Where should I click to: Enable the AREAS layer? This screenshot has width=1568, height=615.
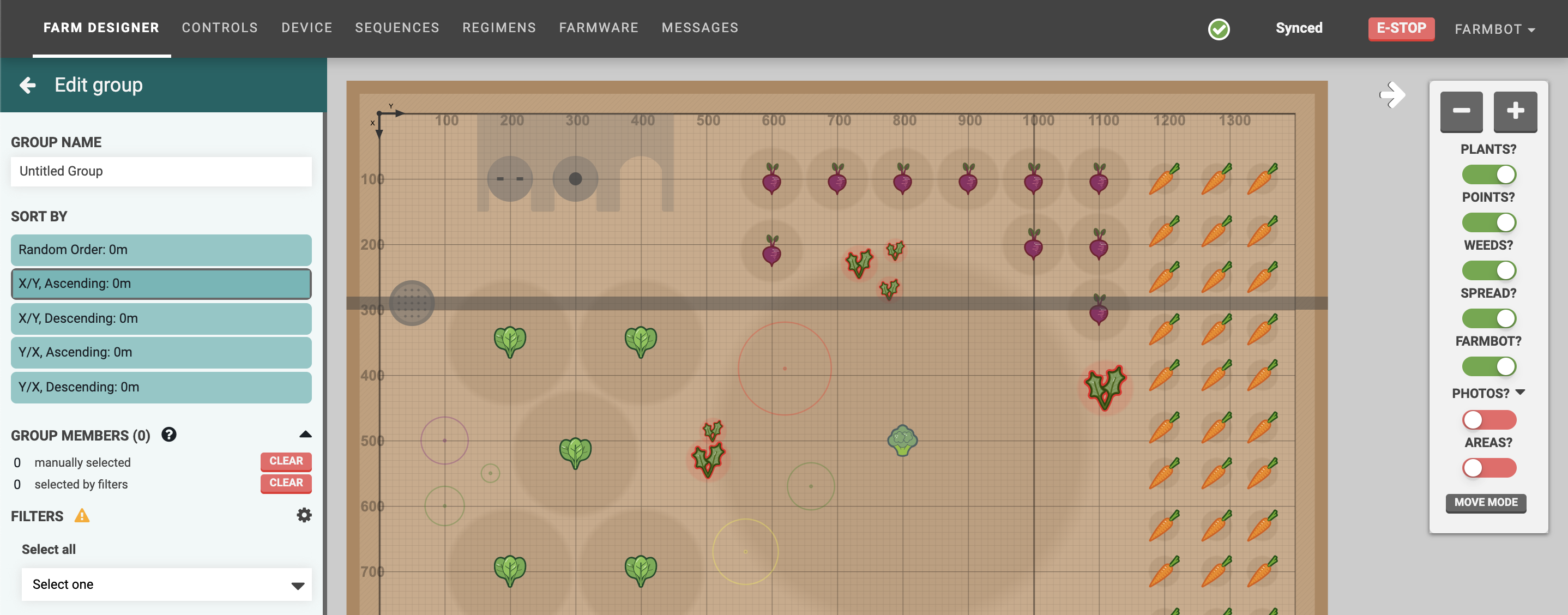(x=1489, y=468)
